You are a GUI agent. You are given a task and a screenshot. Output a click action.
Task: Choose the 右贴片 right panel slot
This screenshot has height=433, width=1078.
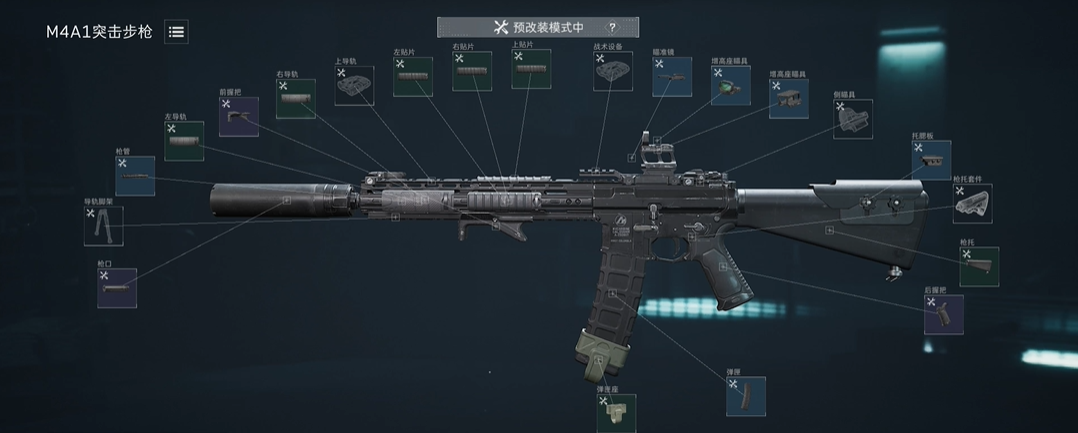click(472, 71)
